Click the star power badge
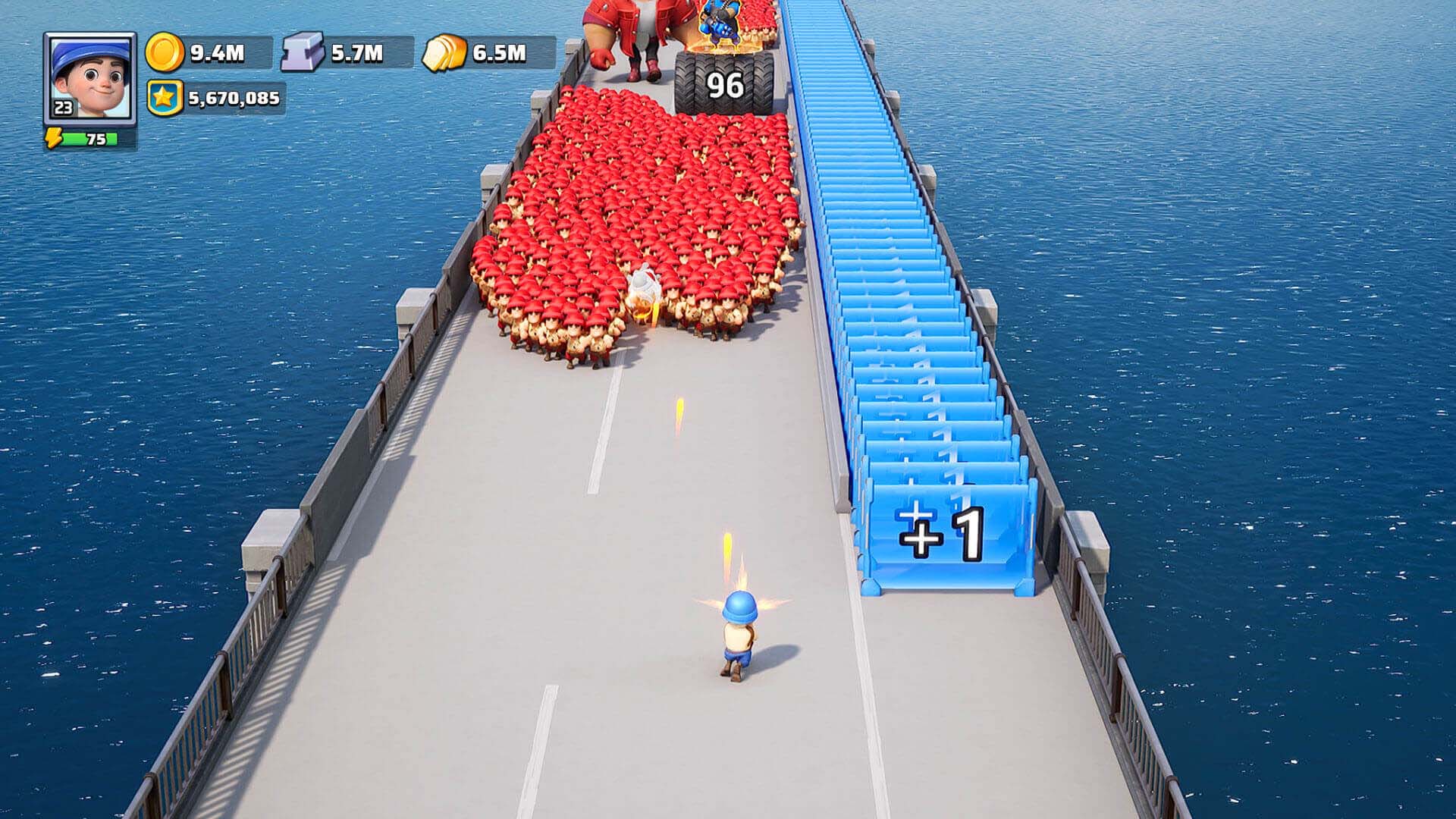 [x=165, y=99]
